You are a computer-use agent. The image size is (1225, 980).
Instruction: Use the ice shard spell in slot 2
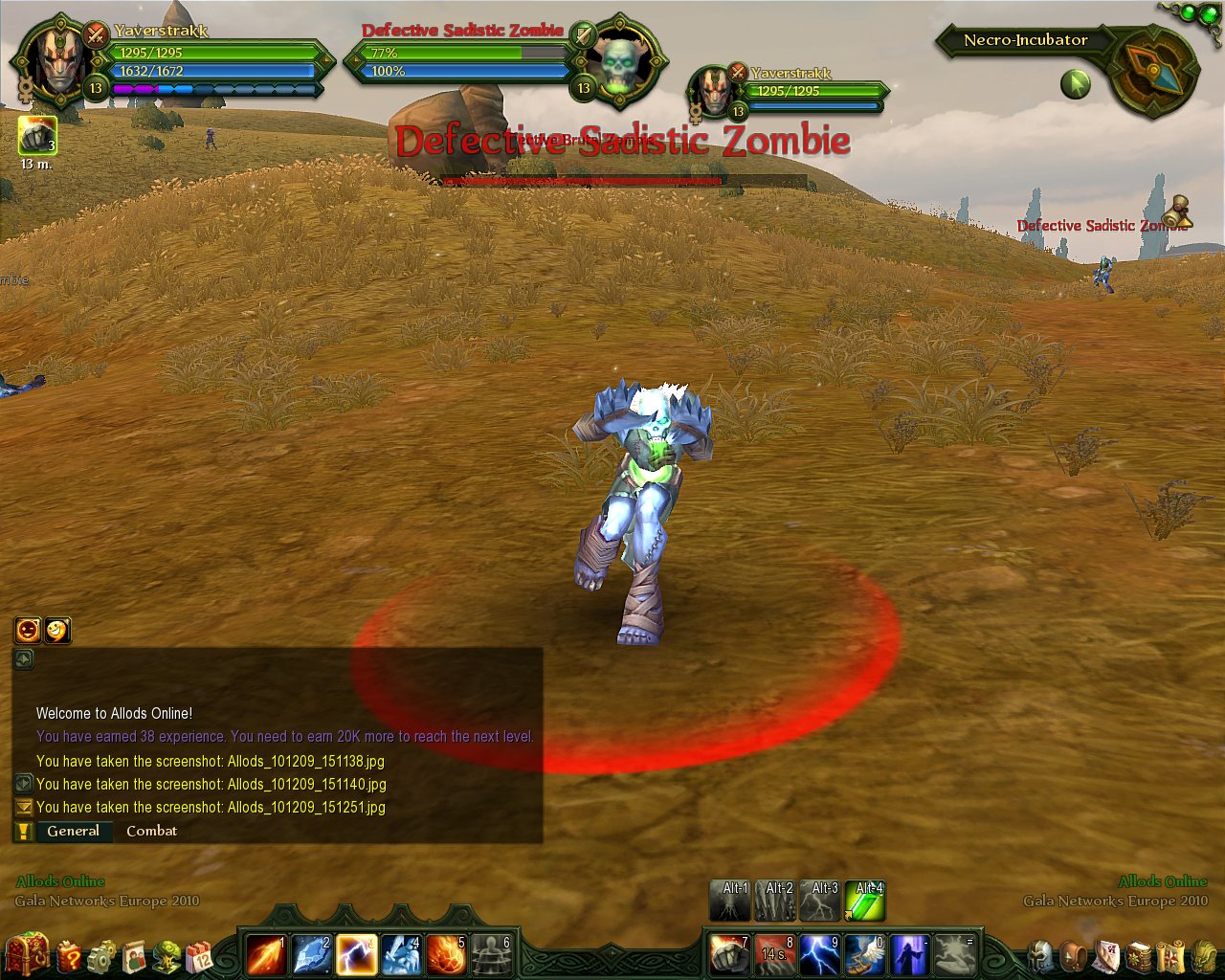(x=311, y=954)
